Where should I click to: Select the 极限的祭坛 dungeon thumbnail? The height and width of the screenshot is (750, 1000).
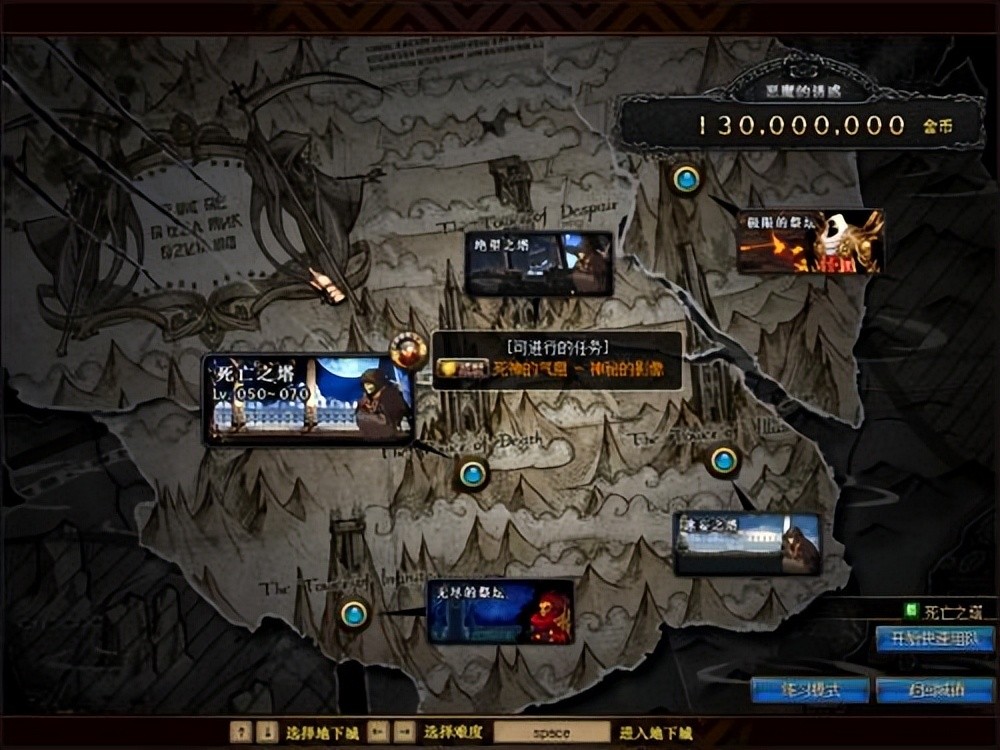810,241
